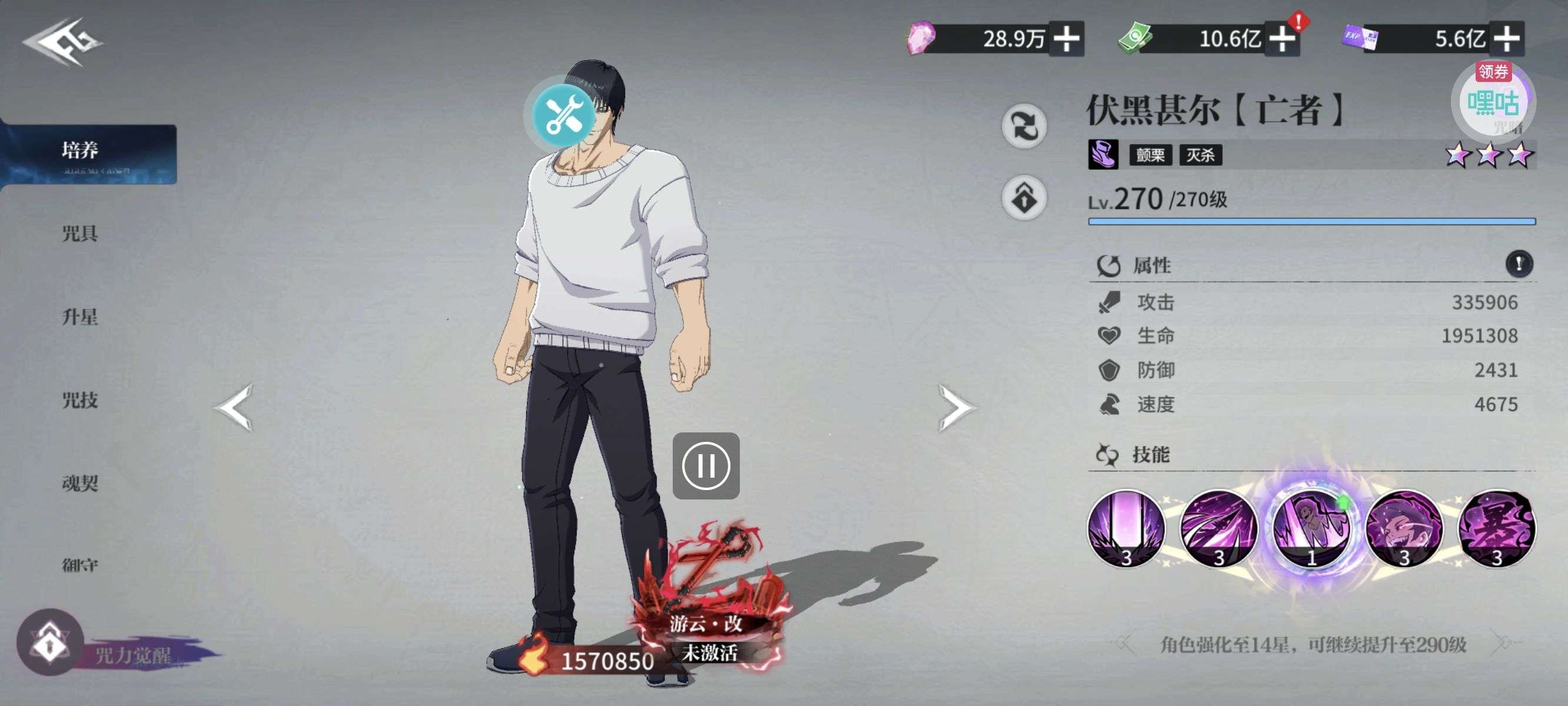1568x706 pixels.
Task: Open the 咒力觉醒 awakening button
Action: [x=51, y=642]
